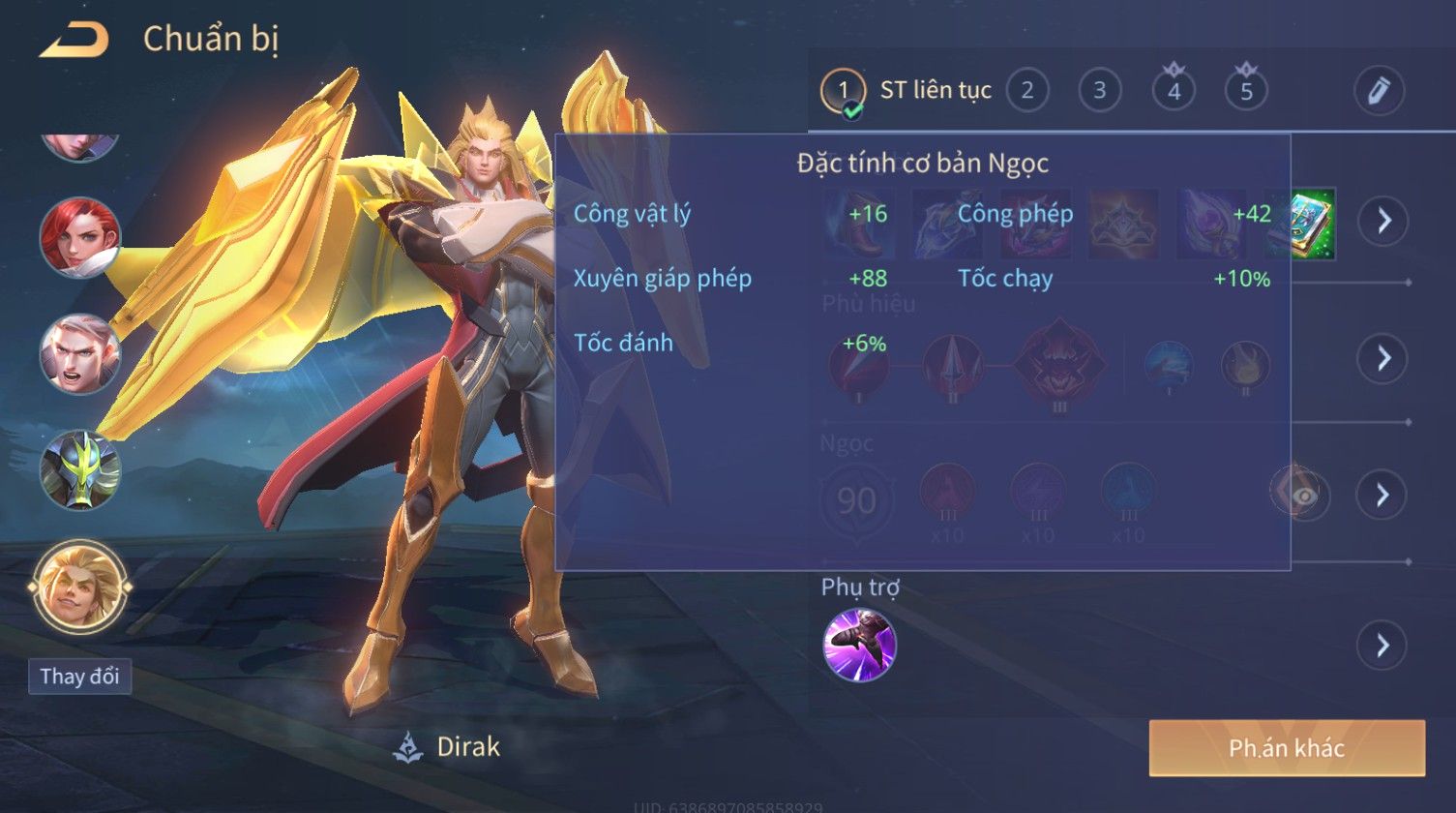Image resolution: width=1456 pixels, height=813 pixels.
Task: Switch to preset tab 4
Action: point(1174,91)
